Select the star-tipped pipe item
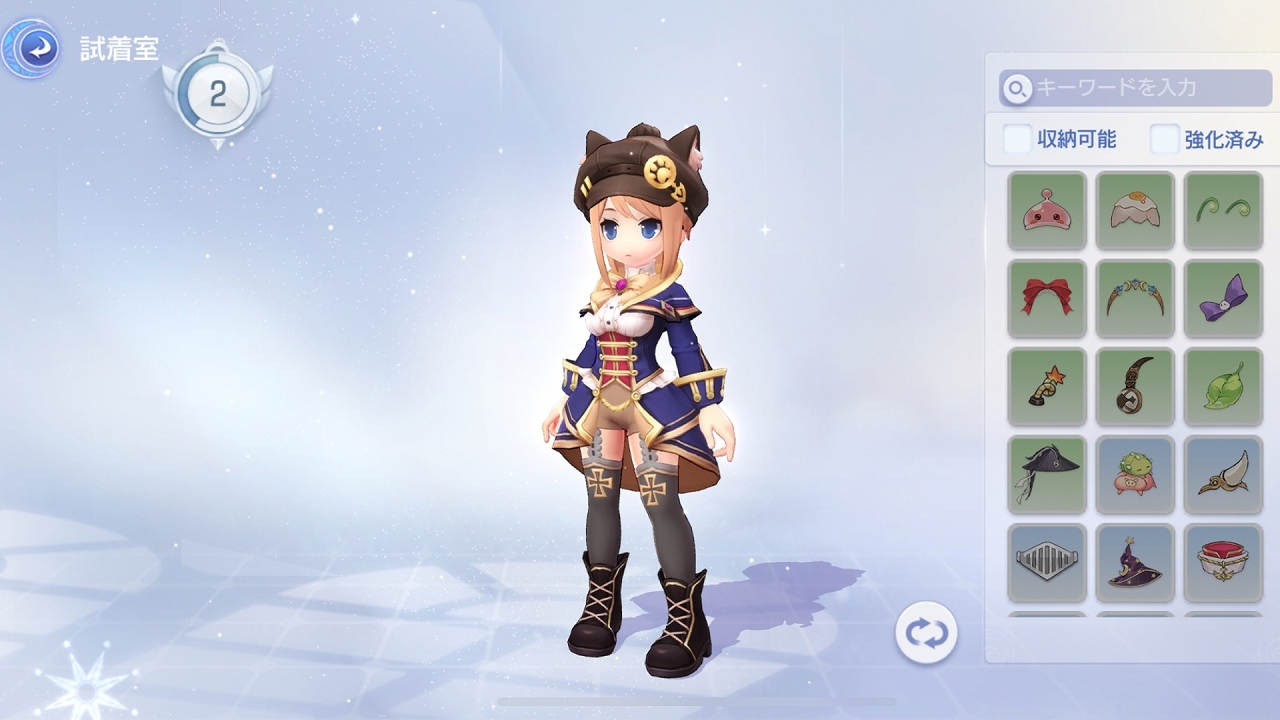 point(1047,386)
